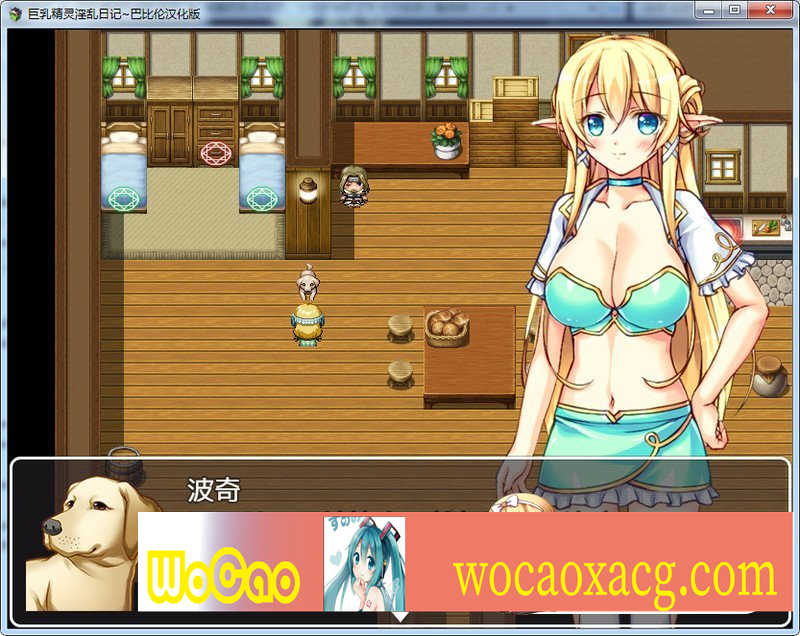Minimize the game window
The height and width of the screenshot is (636, 800).
[710, 10]
